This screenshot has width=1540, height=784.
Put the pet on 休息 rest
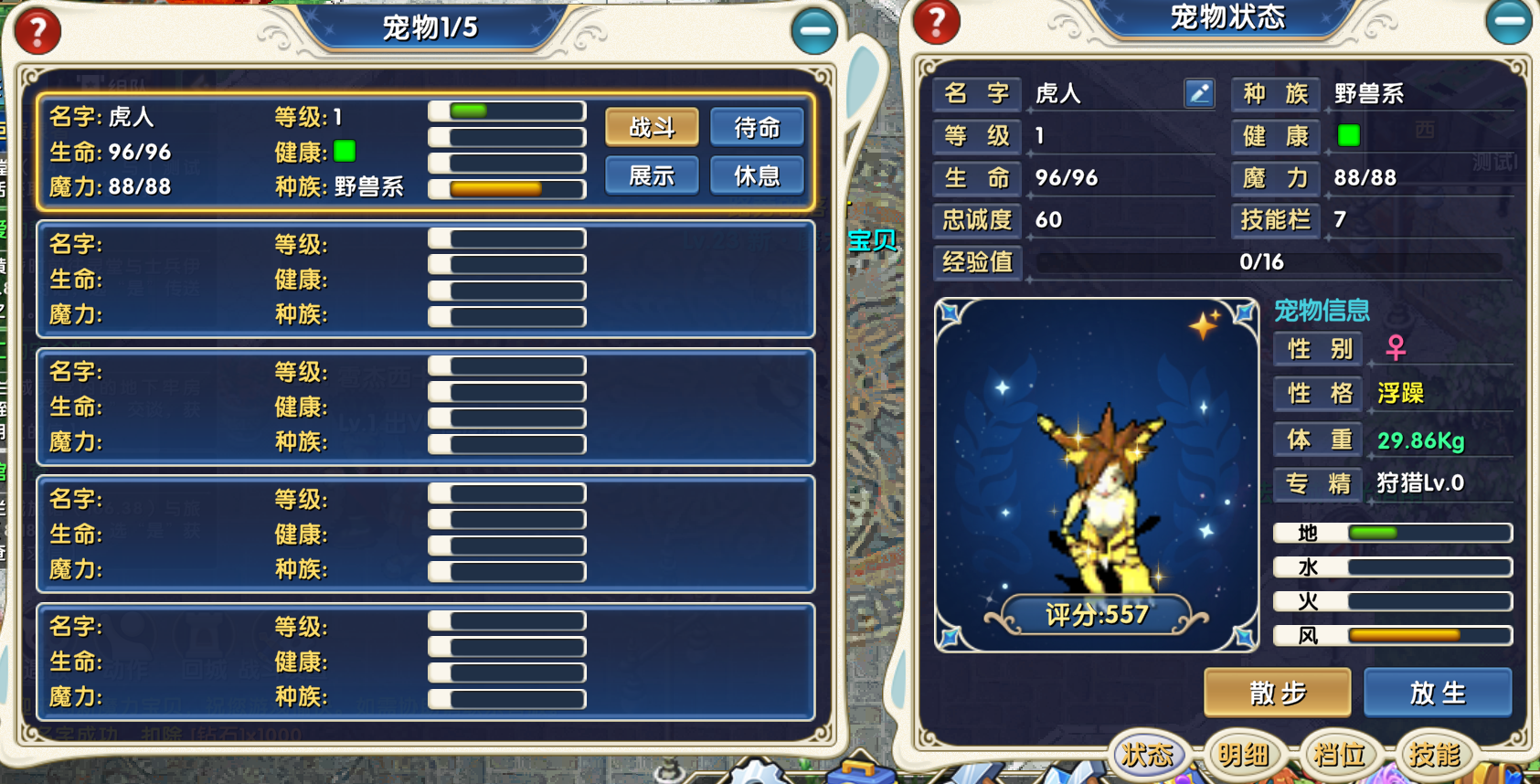click(x=757, y=175)
